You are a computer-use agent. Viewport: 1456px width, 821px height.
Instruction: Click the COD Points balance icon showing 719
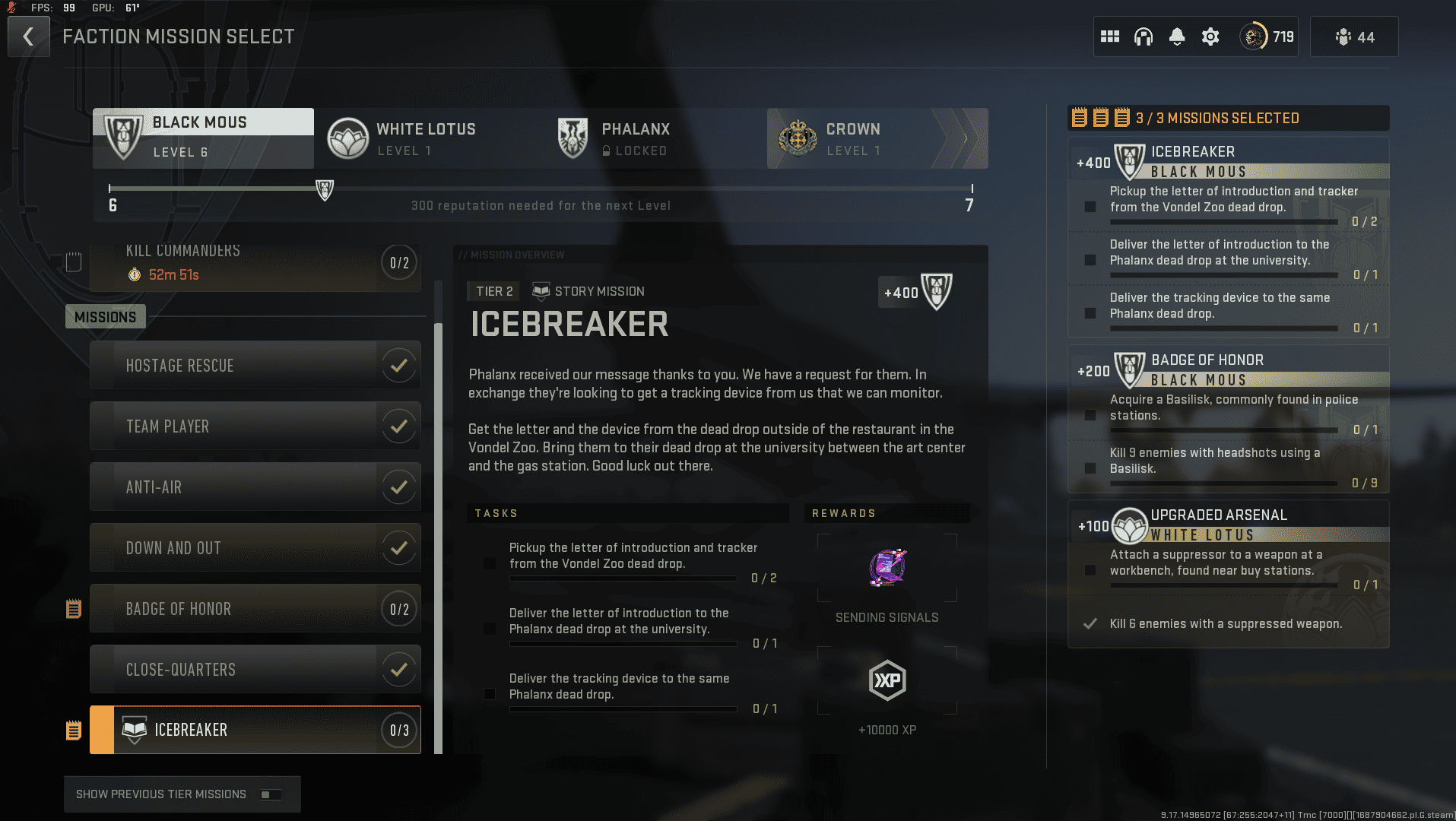(x=1257, y=36)
